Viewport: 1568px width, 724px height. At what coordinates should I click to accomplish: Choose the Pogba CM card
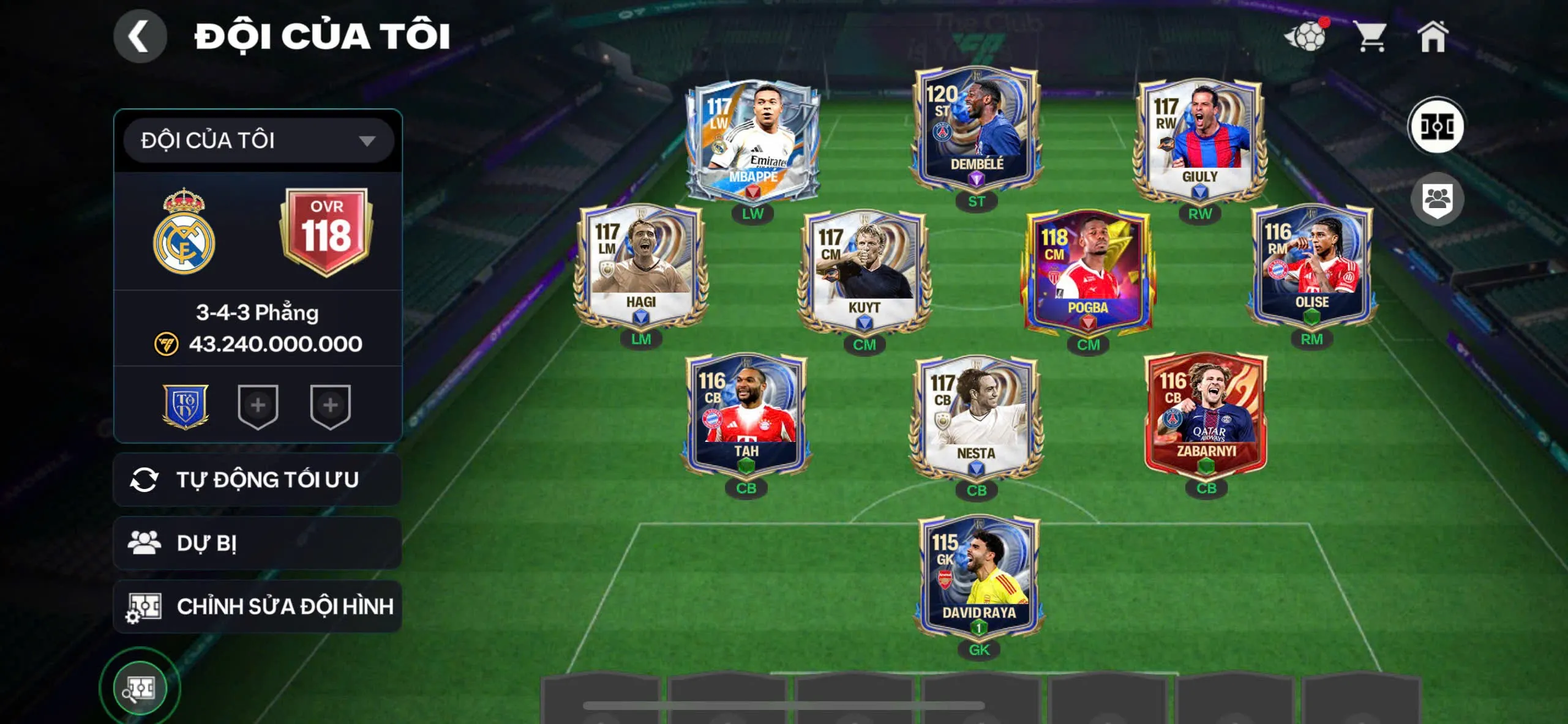pyautogui.click(x=1087, y=272)
